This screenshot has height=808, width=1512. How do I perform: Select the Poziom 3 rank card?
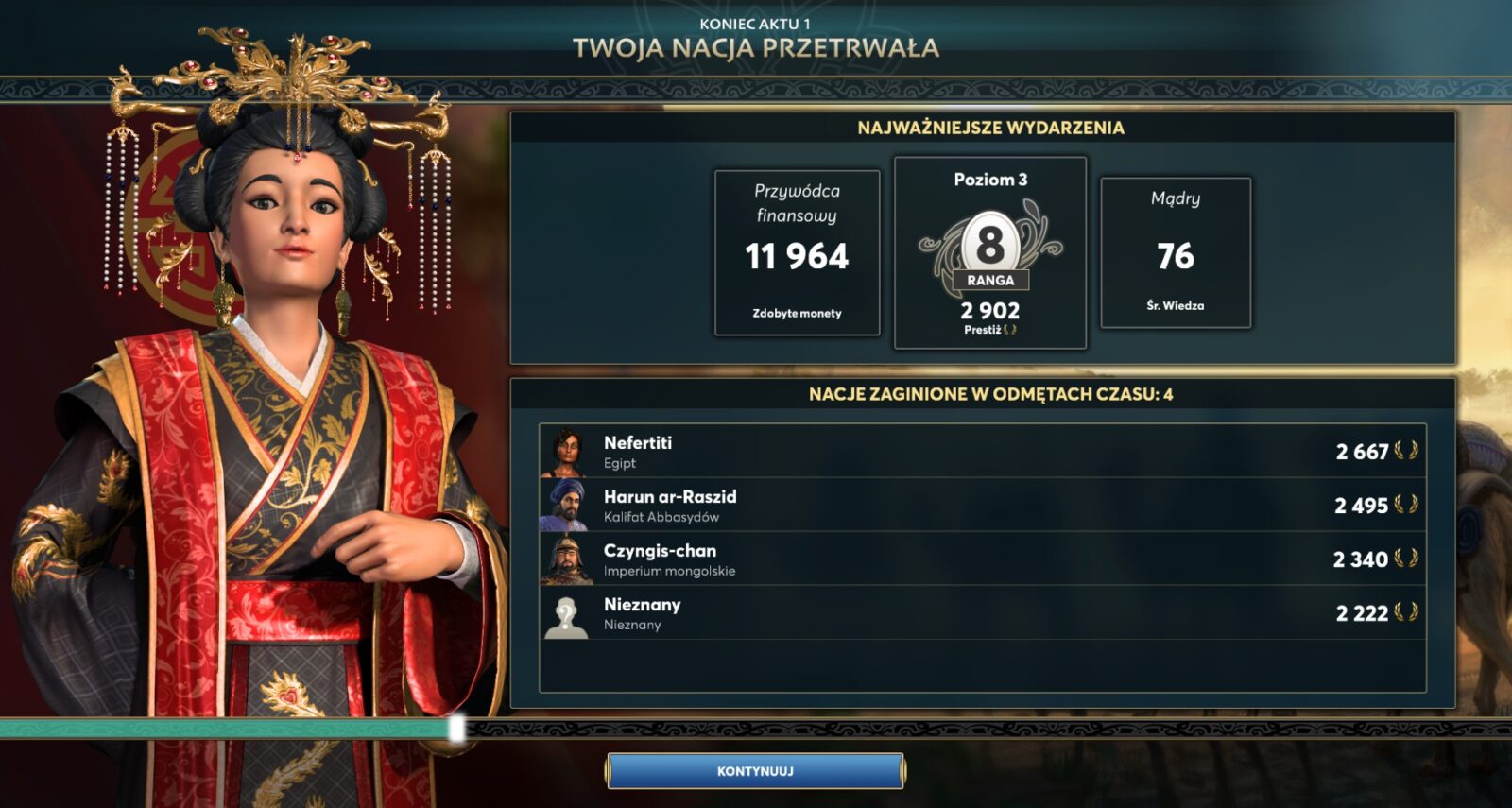[x=989, y=253]
